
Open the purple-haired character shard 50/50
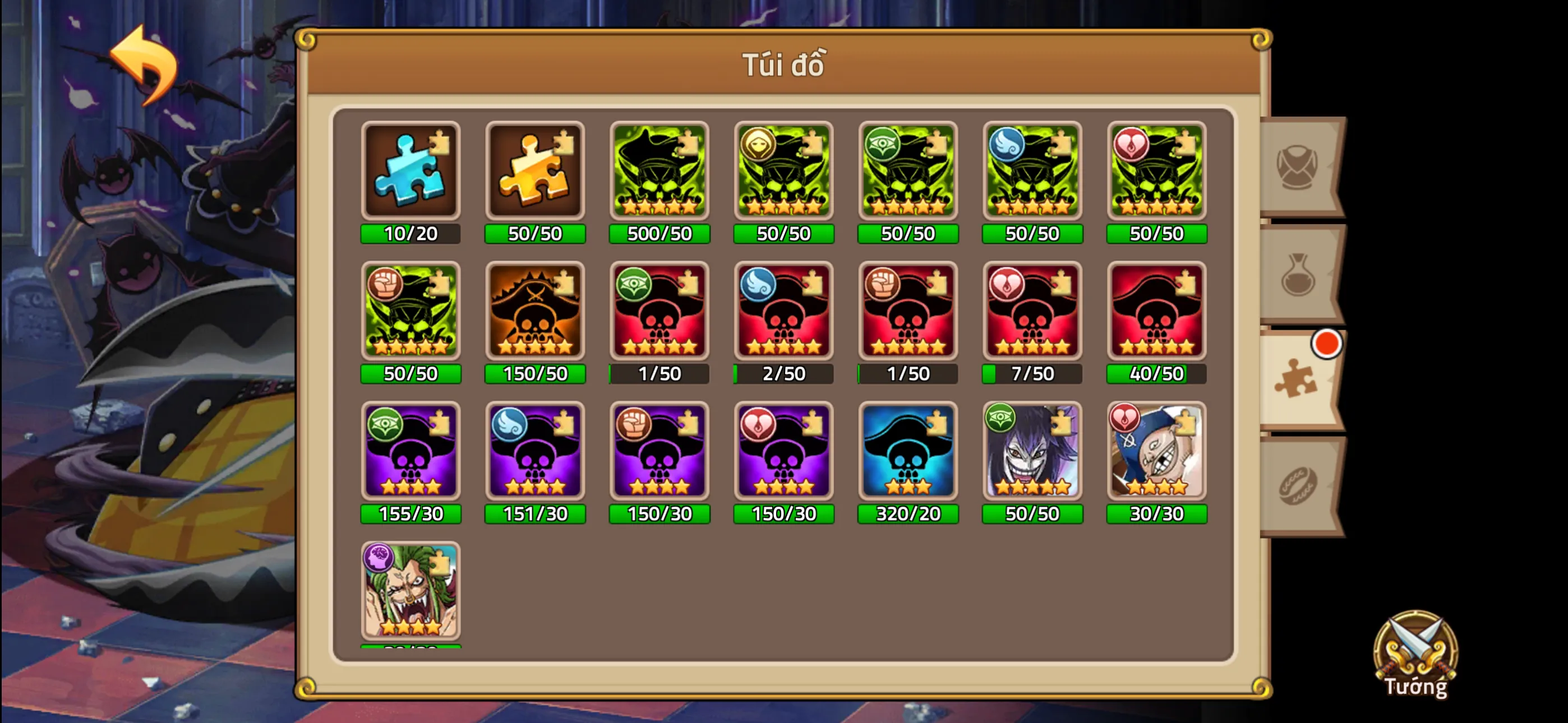[1032, 452]
